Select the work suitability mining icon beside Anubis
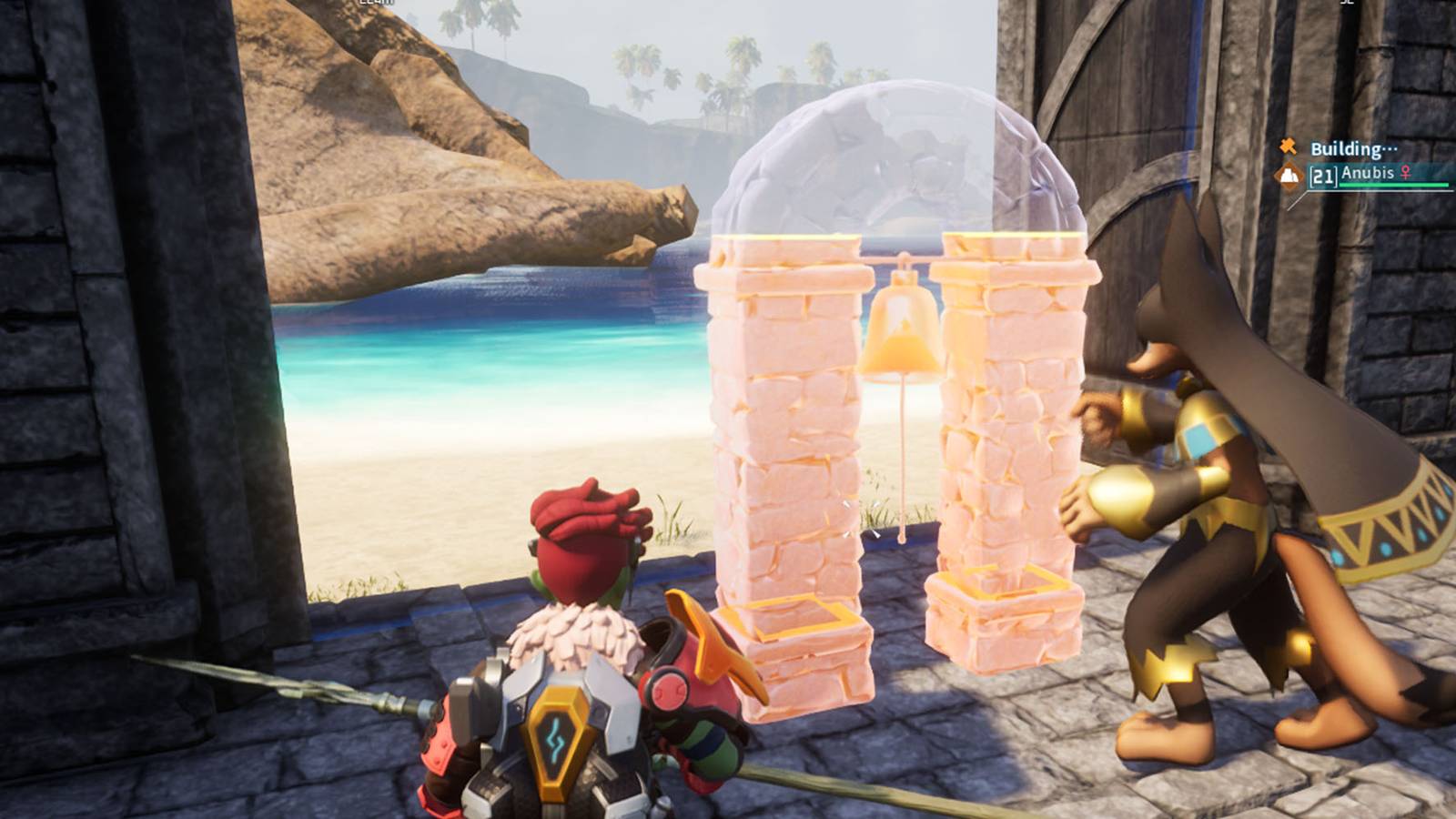This screenshot has width=1456, height=819. click(1289, 176)
